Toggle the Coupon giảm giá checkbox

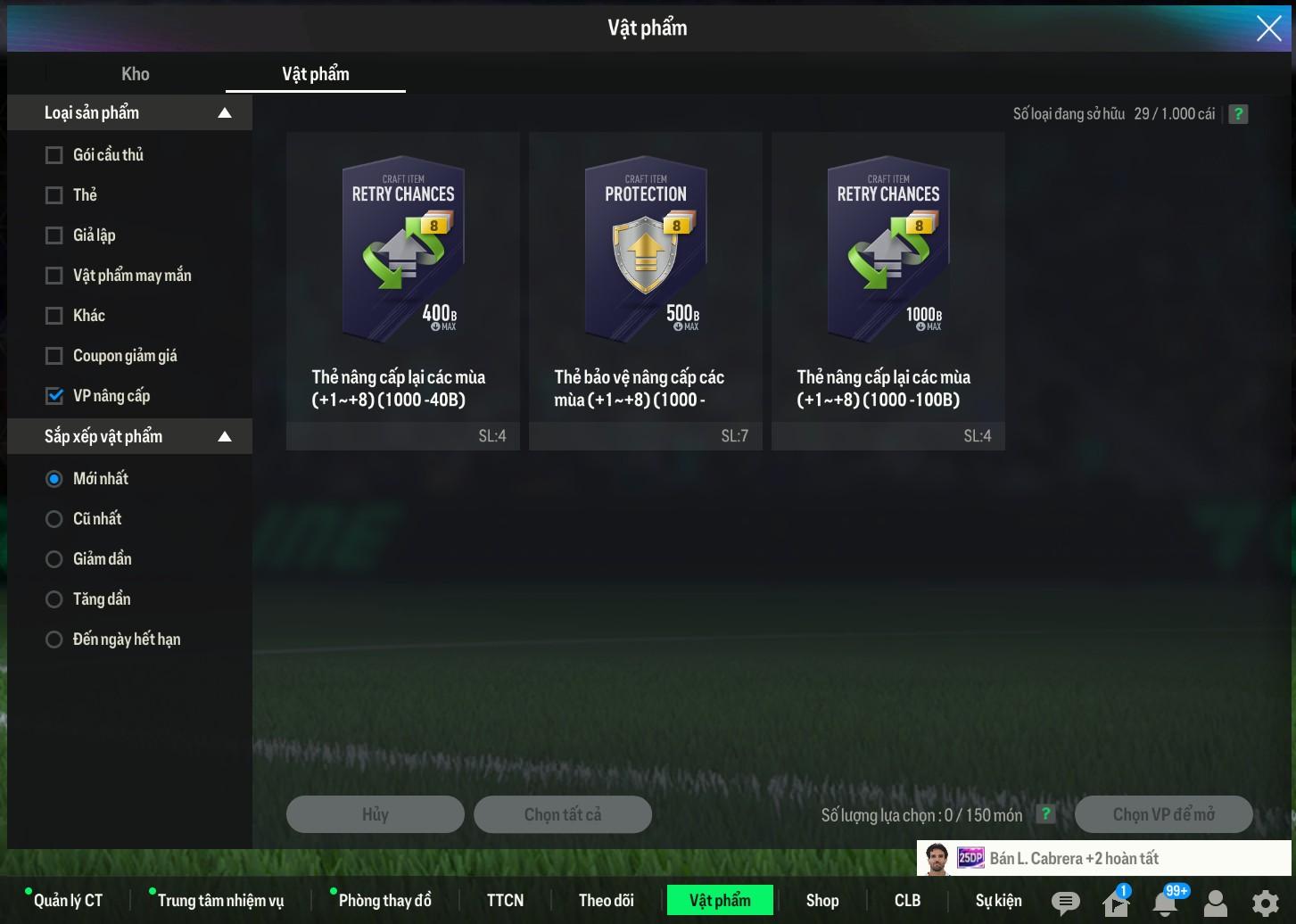(54, 356)
